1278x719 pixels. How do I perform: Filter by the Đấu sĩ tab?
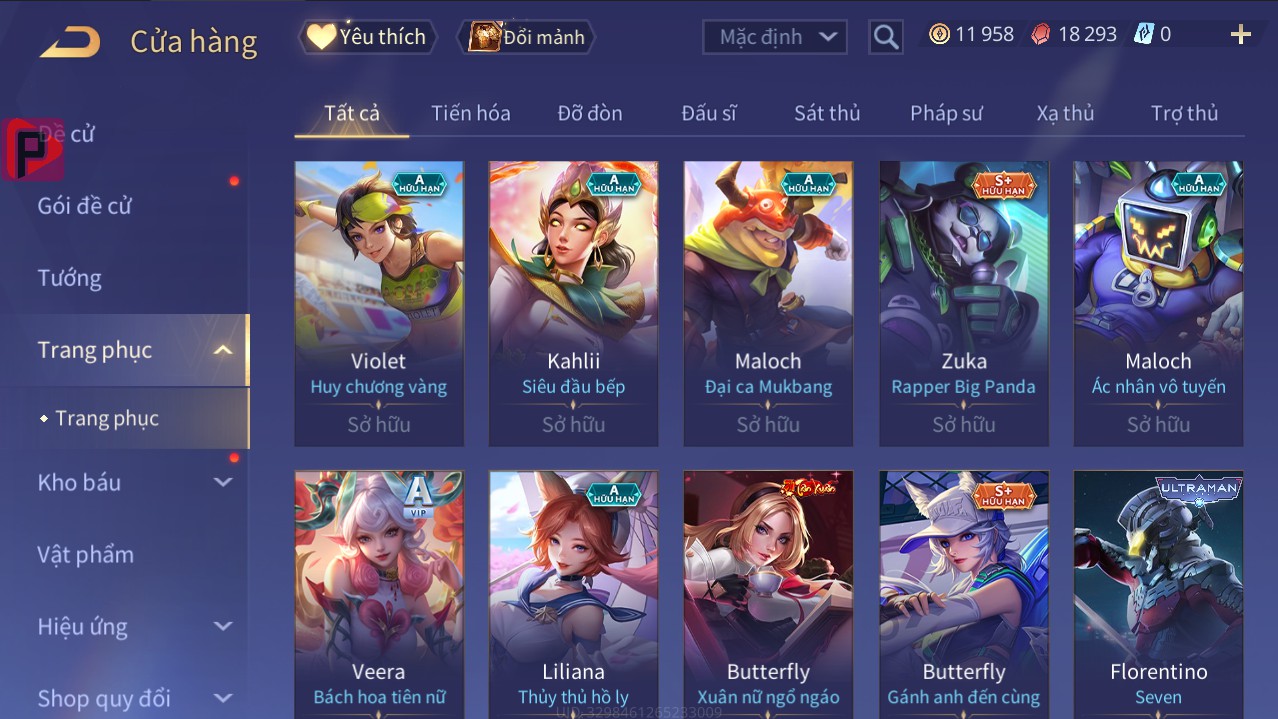coord(709,113)
